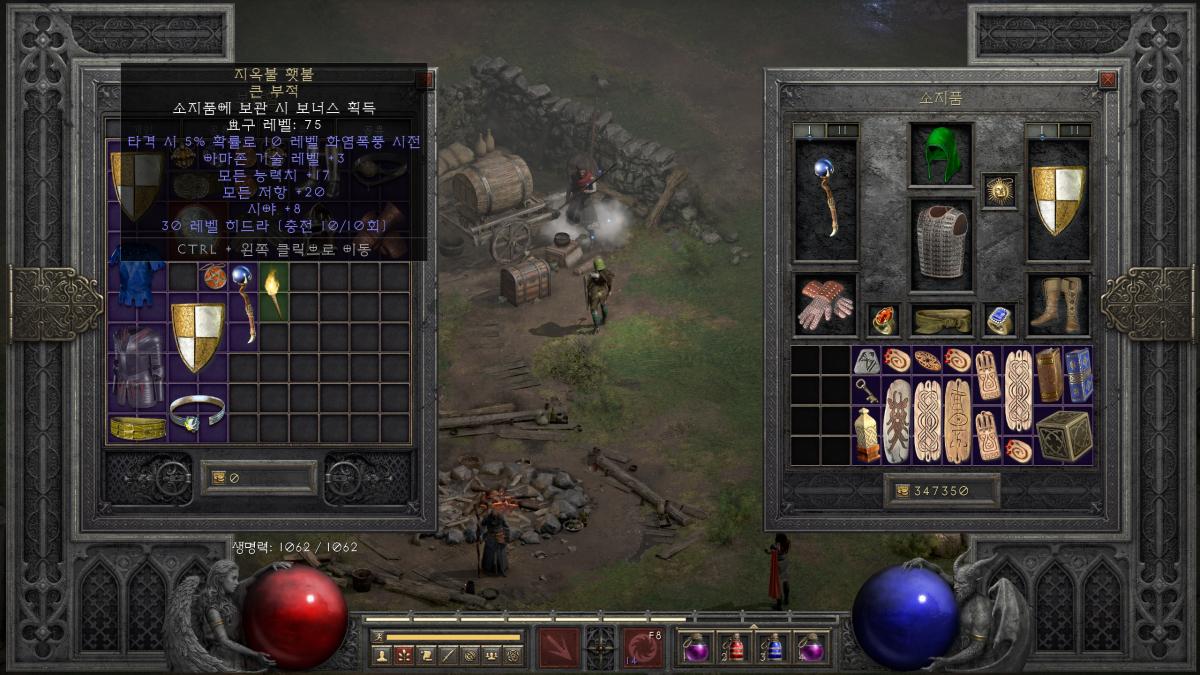Select the equipped blue gem ring
The height and width of the screenshot is (675, 1200).
[999, 319]
